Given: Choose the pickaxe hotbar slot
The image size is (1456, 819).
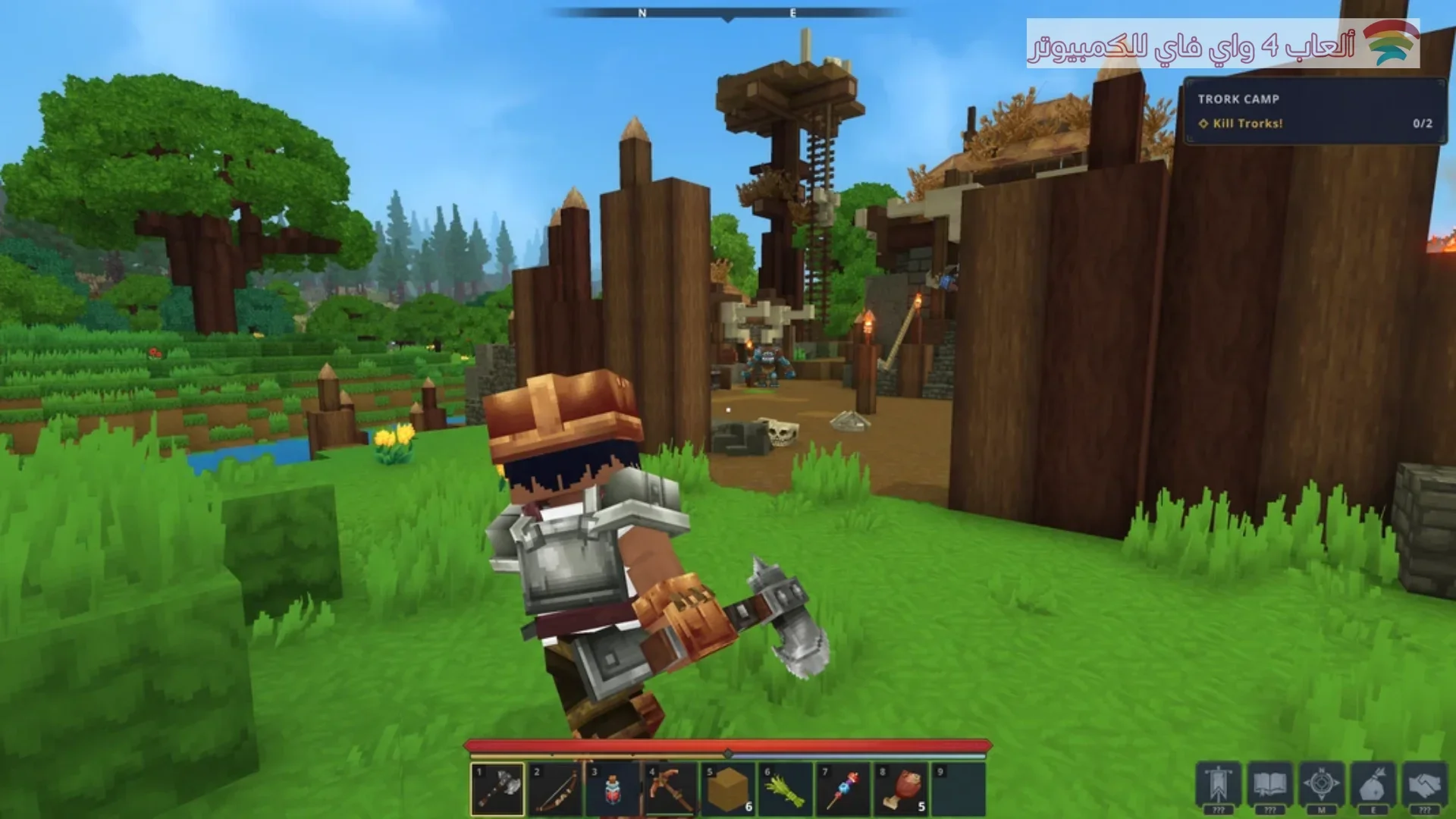Looking at the screenshot, I should [x=670, y=789].
